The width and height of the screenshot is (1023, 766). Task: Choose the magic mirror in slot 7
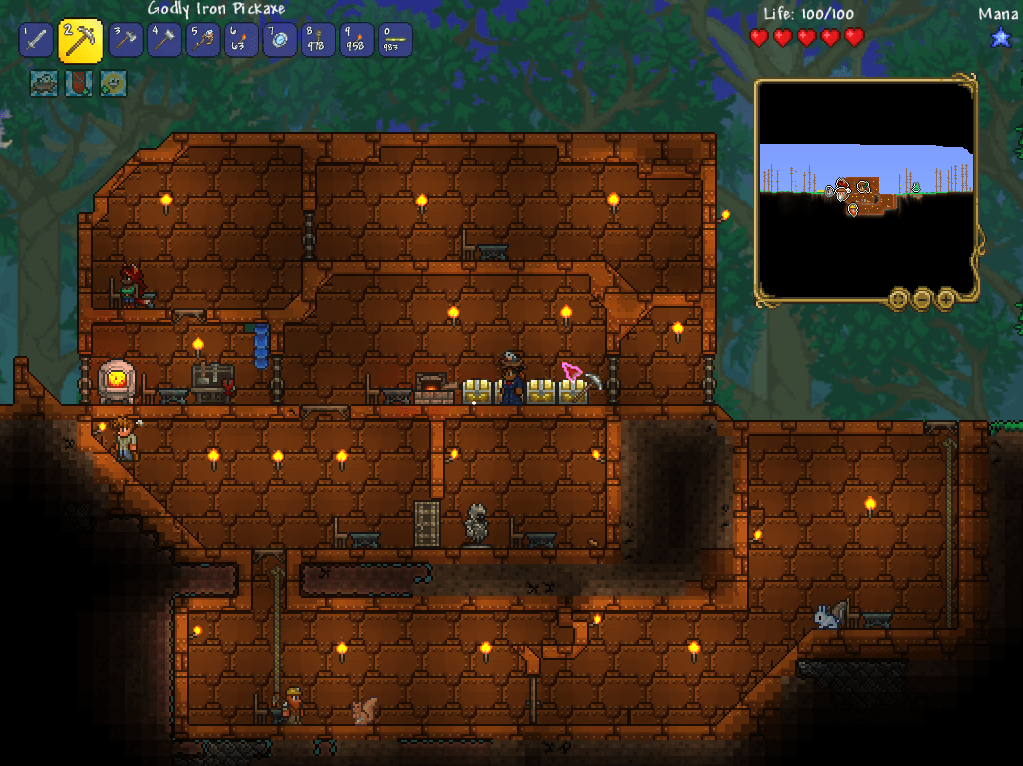coord(279,40)
